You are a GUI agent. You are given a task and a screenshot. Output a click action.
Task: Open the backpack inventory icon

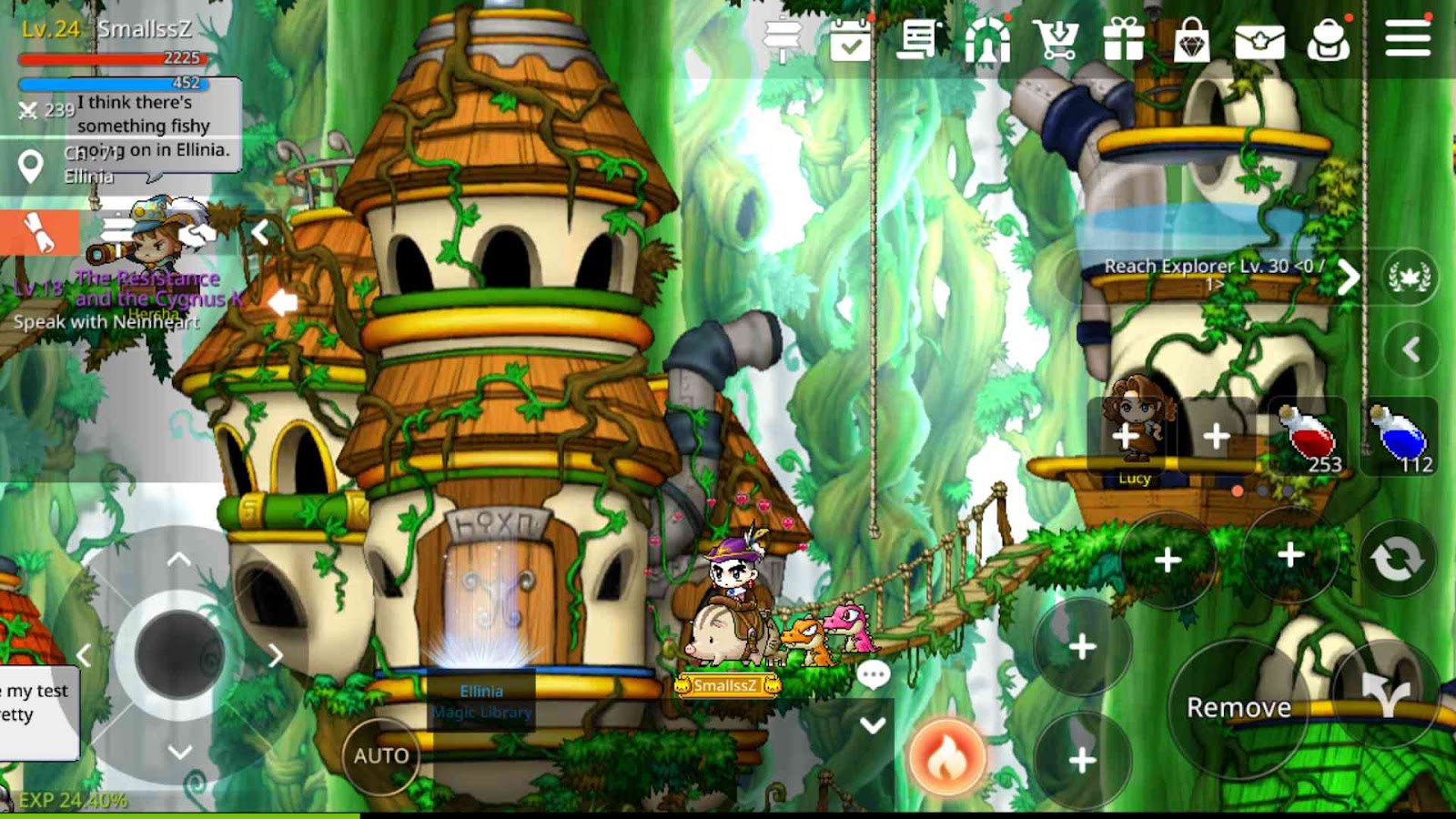tap(1328, 41)
